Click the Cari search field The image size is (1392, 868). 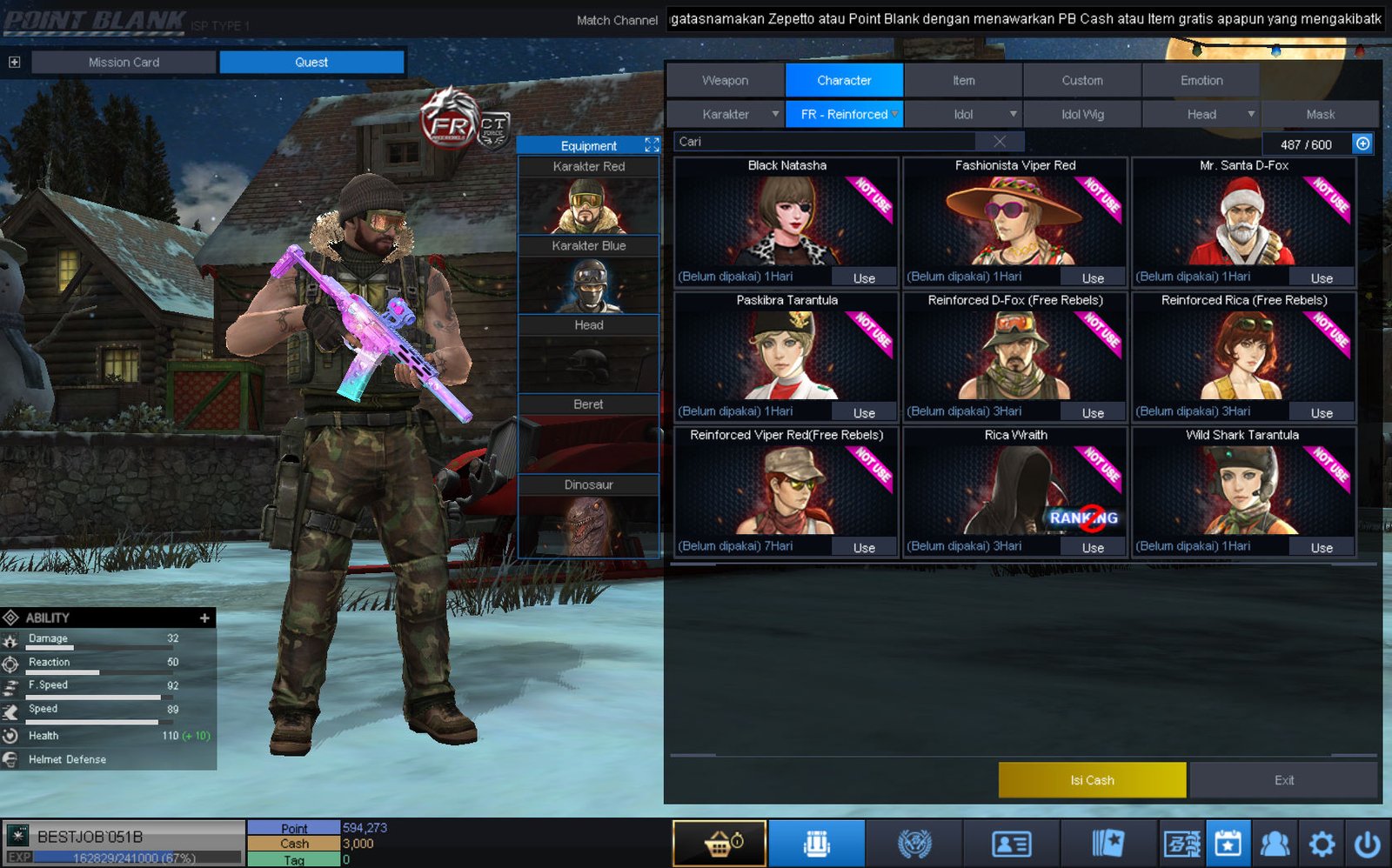[826, 142]
